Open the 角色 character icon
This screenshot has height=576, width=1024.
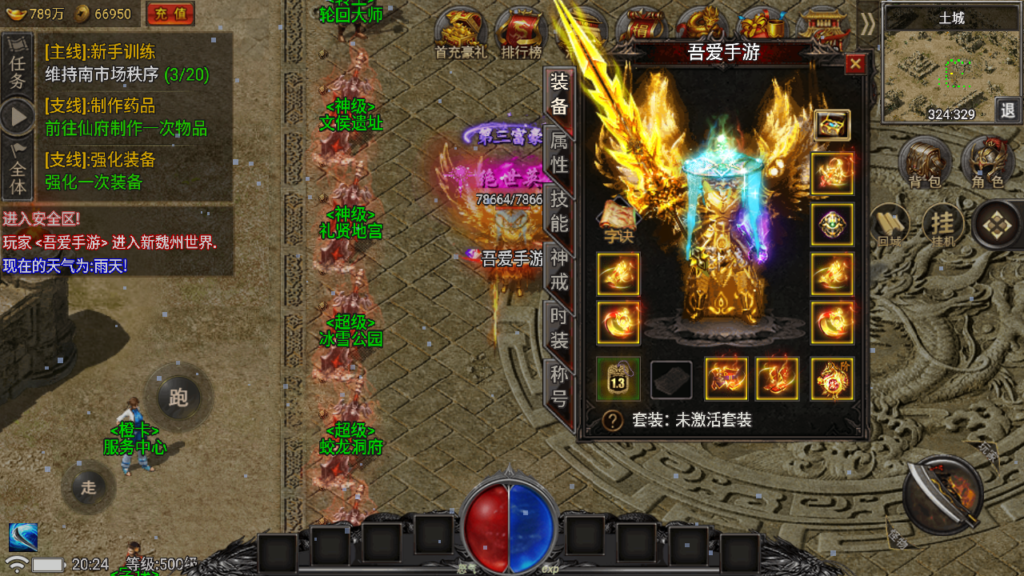(x=987, y=163)
